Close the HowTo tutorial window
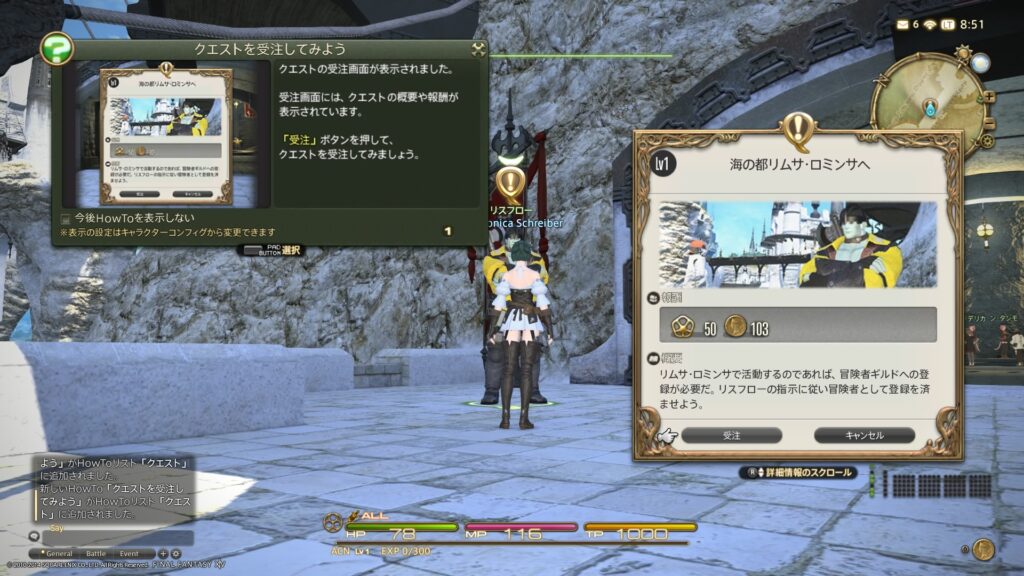1024x576 pixels. coord(478,49)
